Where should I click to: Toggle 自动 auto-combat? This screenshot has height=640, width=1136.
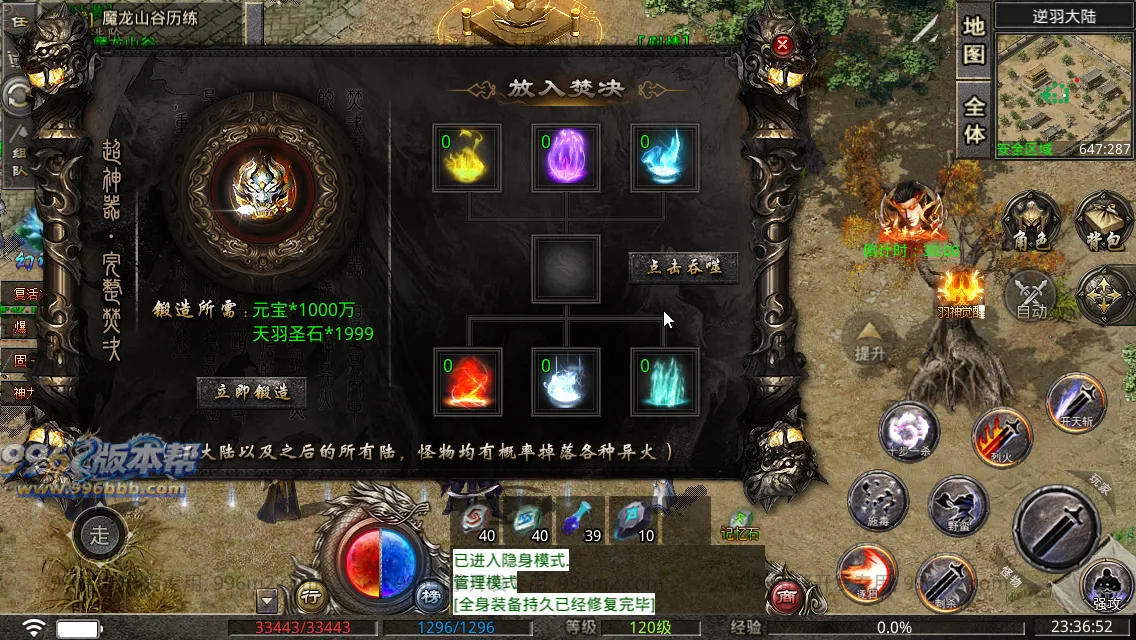1031,297
